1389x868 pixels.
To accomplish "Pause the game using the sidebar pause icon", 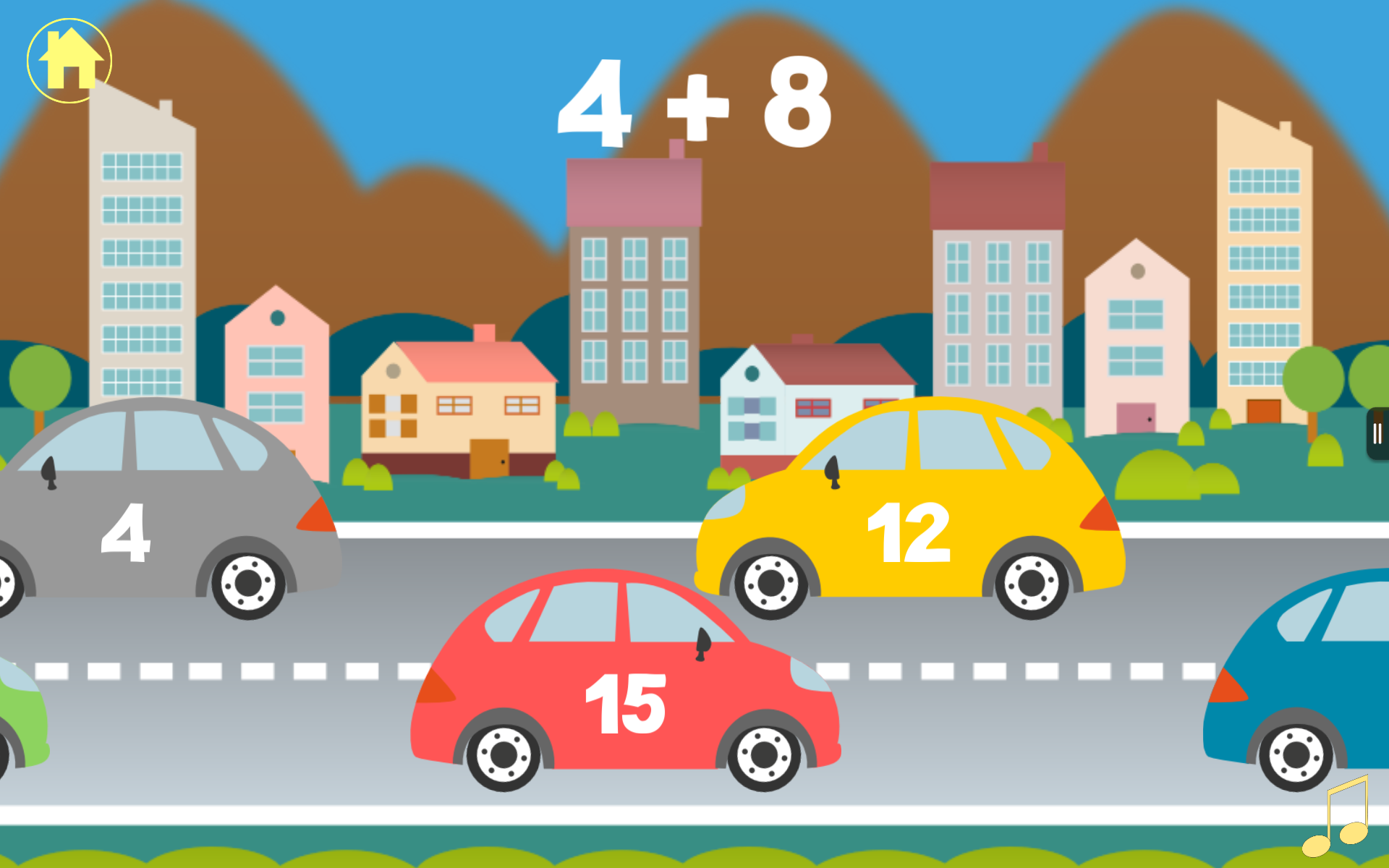I will (x=1378, y=432).
